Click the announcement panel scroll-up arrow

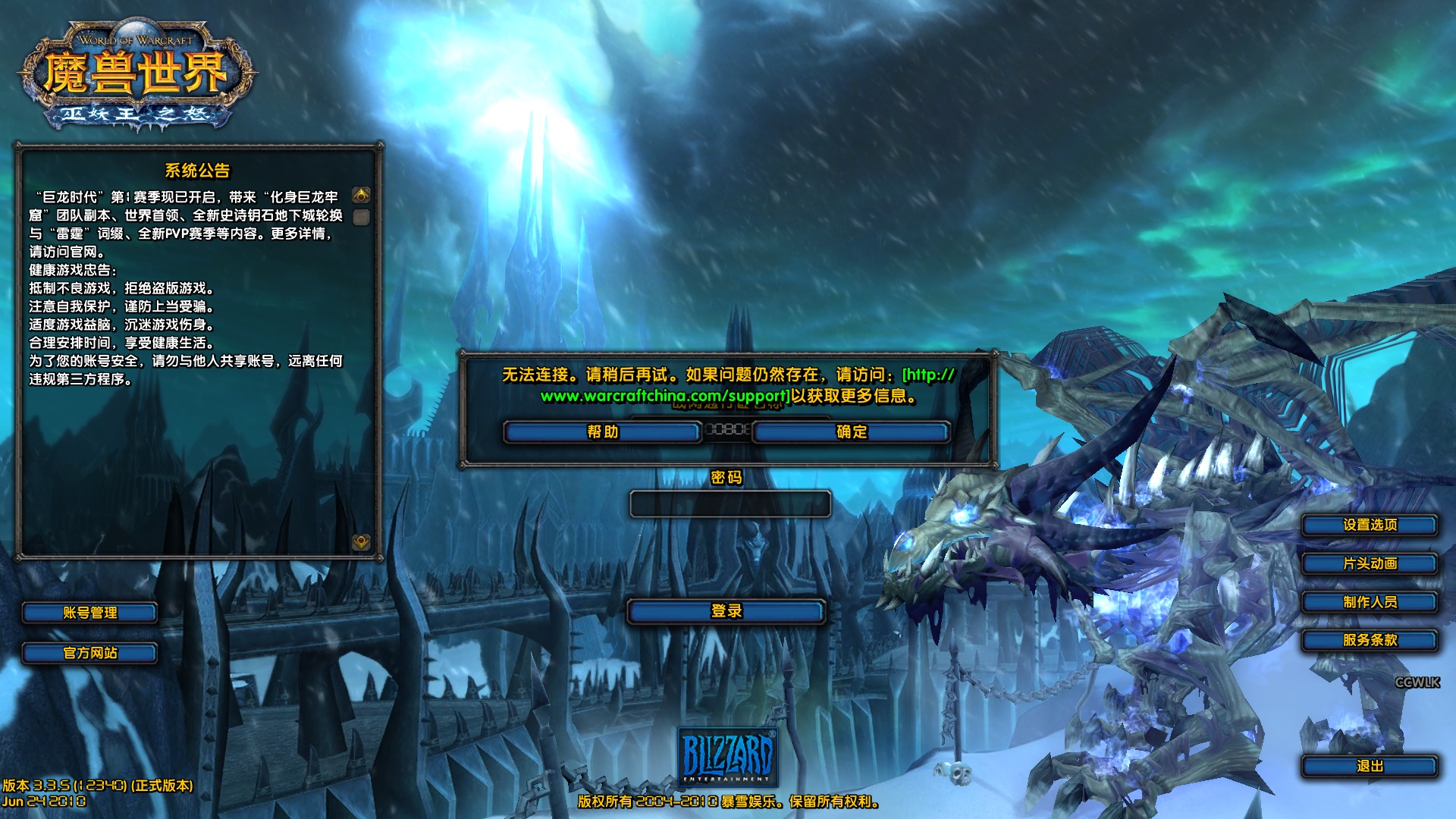[362, 196]
